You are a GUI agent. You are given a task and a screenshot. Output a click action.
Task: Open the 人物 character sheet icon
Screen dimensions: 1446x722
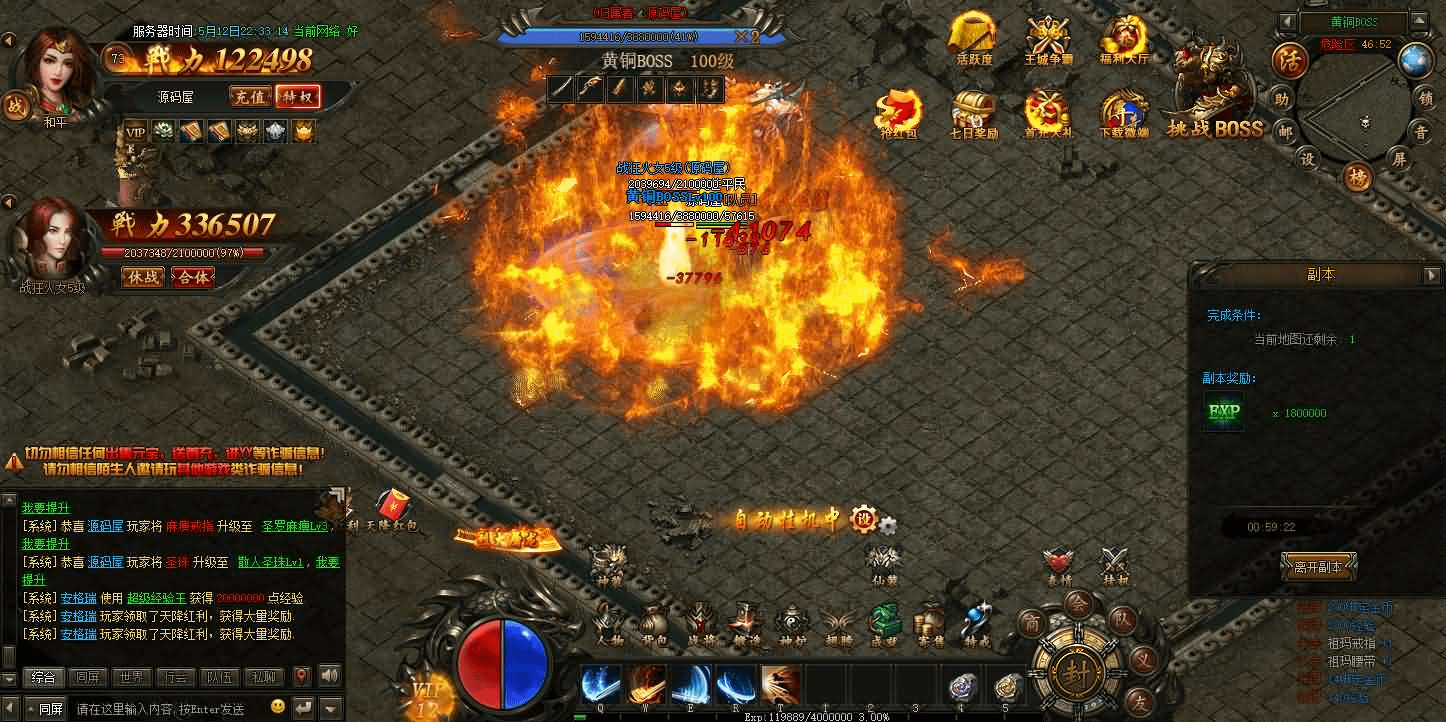pos(609,625)
